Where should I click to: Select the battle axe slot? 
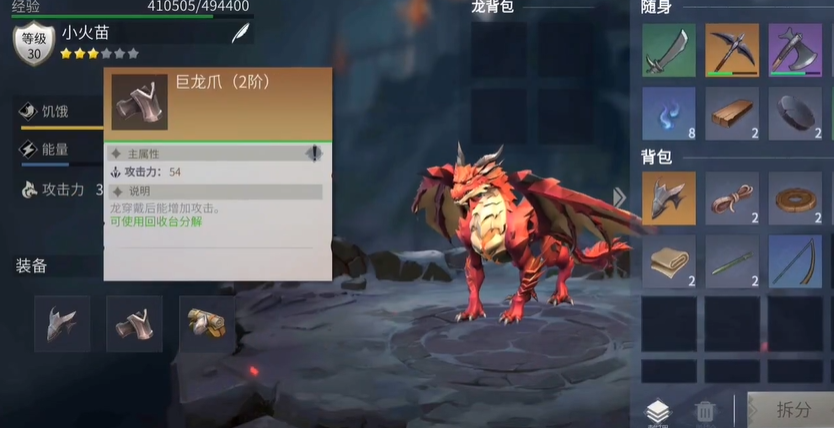796,50
